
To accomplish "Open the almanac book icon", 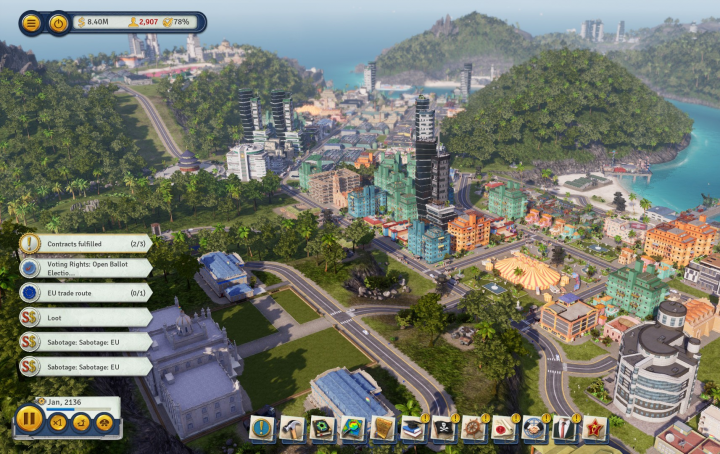I will [322, 428].
